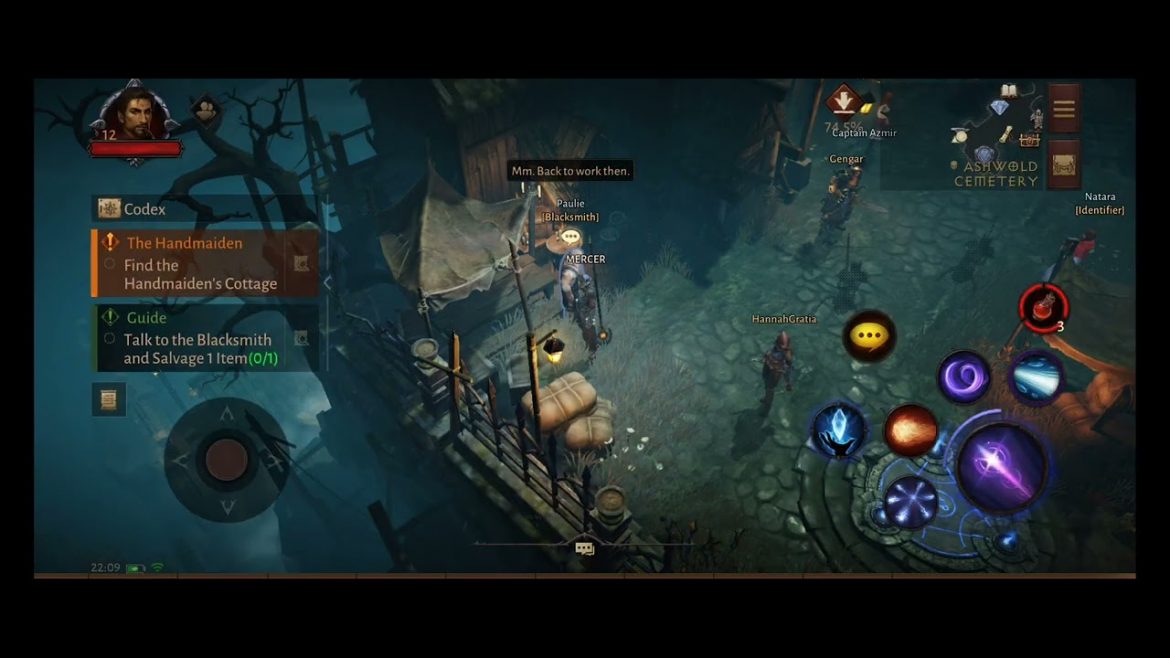The image size is (1170, 658).
Task: Activate the blue crystal hand skill
Action: coord(838,430)
